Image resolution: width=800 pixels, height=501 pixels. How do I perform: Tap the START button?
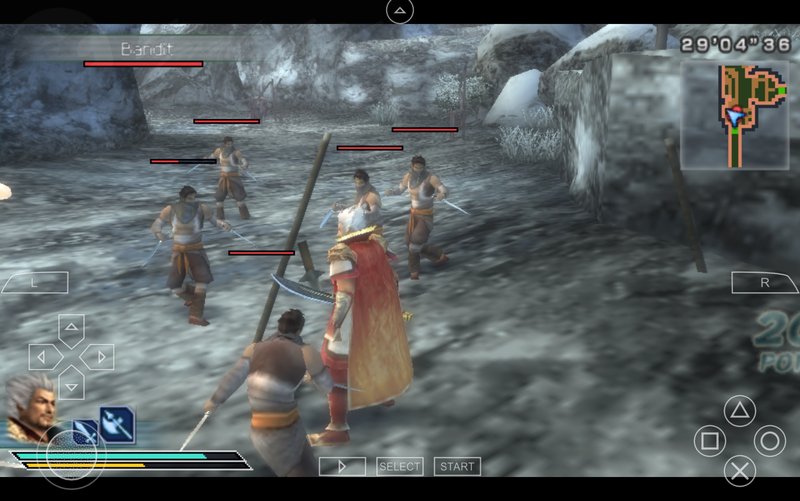(x=457, y=466)
